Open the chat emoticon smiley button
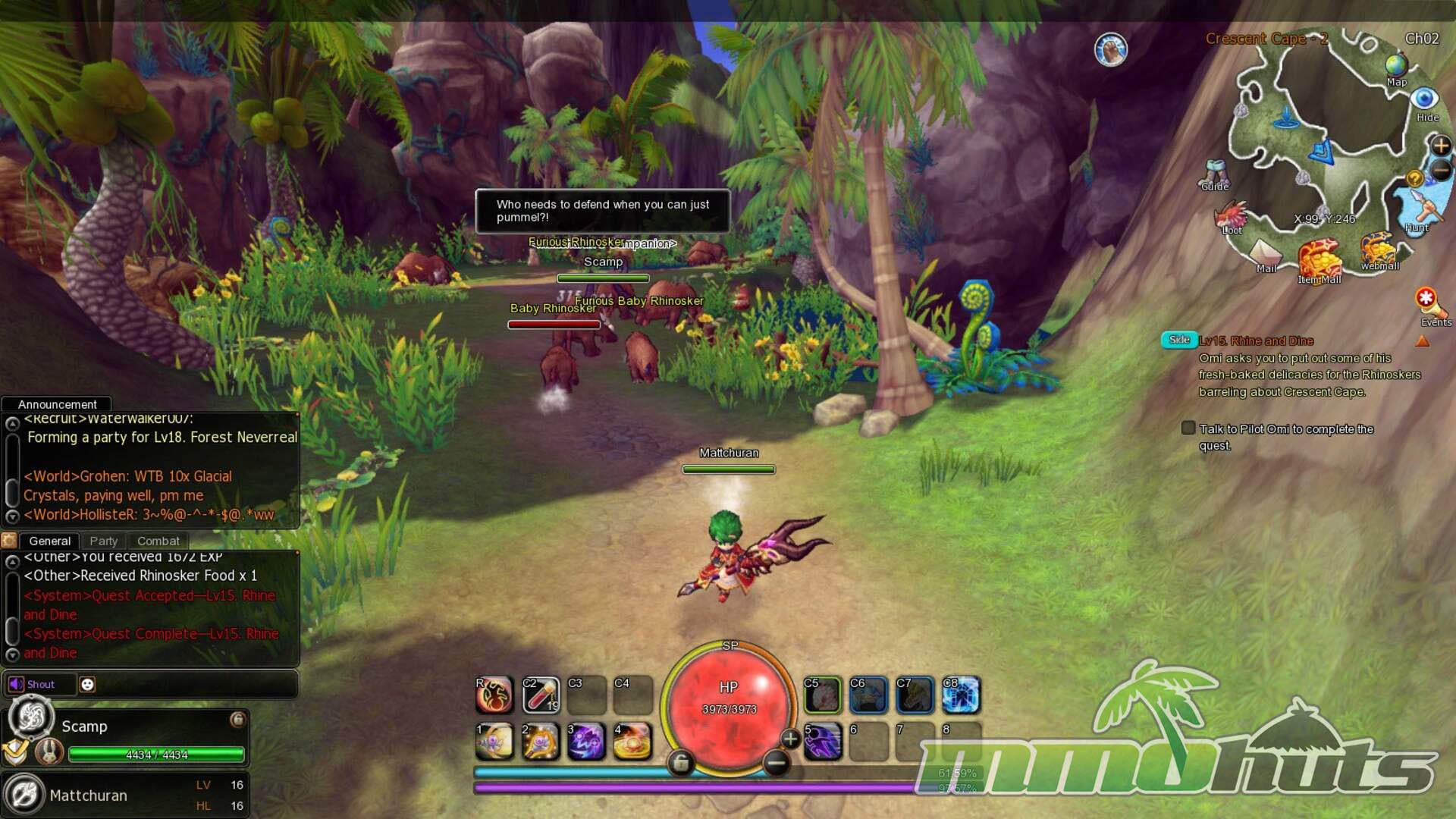 (x=87, y=684)
